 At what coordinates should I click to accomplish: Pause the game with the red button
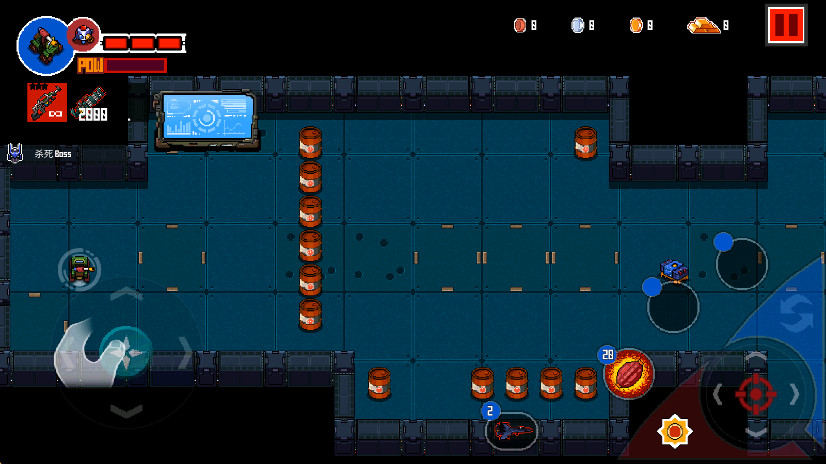[x=786, y=25]
